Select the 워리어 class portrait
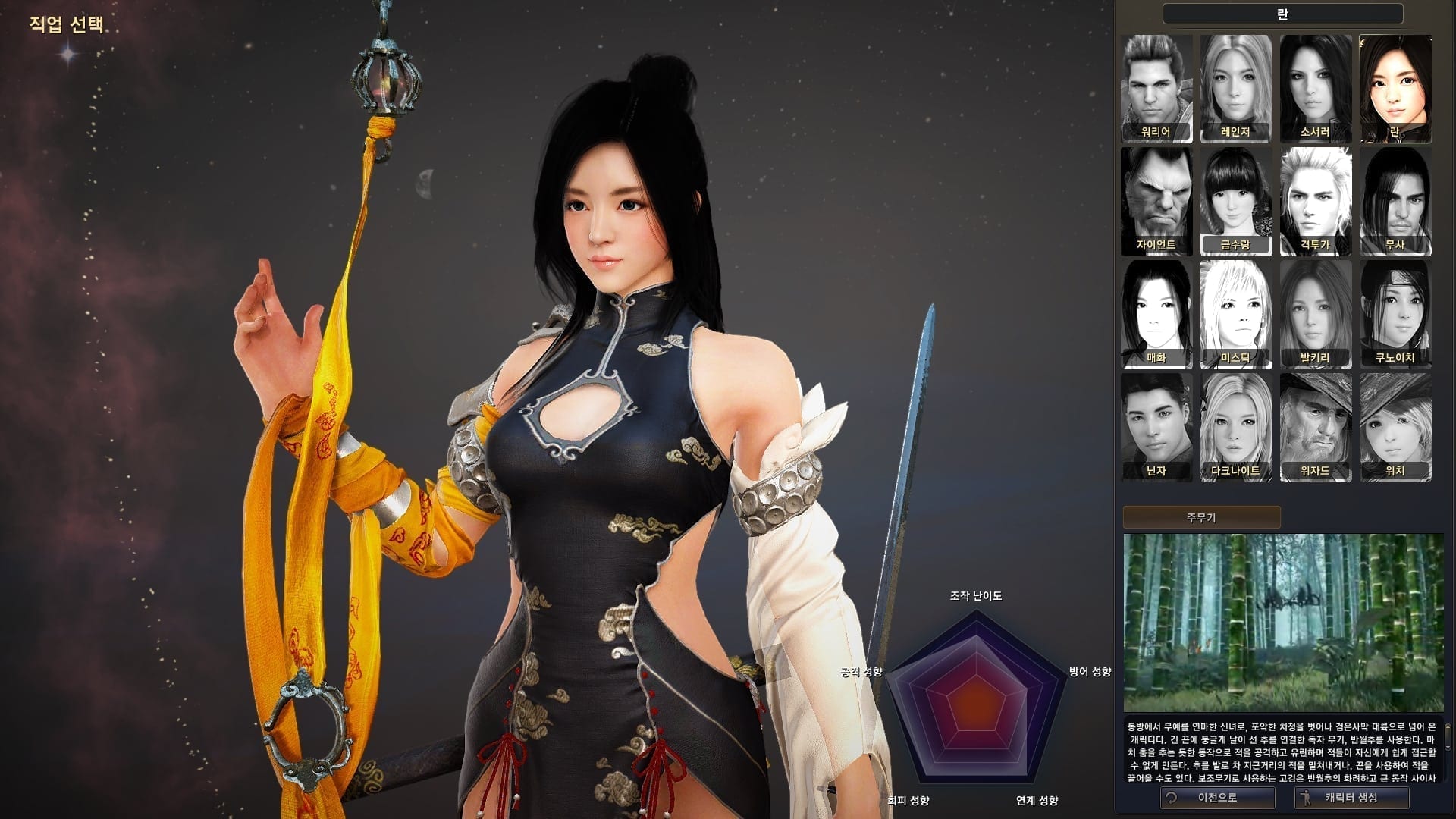Viewport: 1456px width, 819px height. [x=1156, y=88]
